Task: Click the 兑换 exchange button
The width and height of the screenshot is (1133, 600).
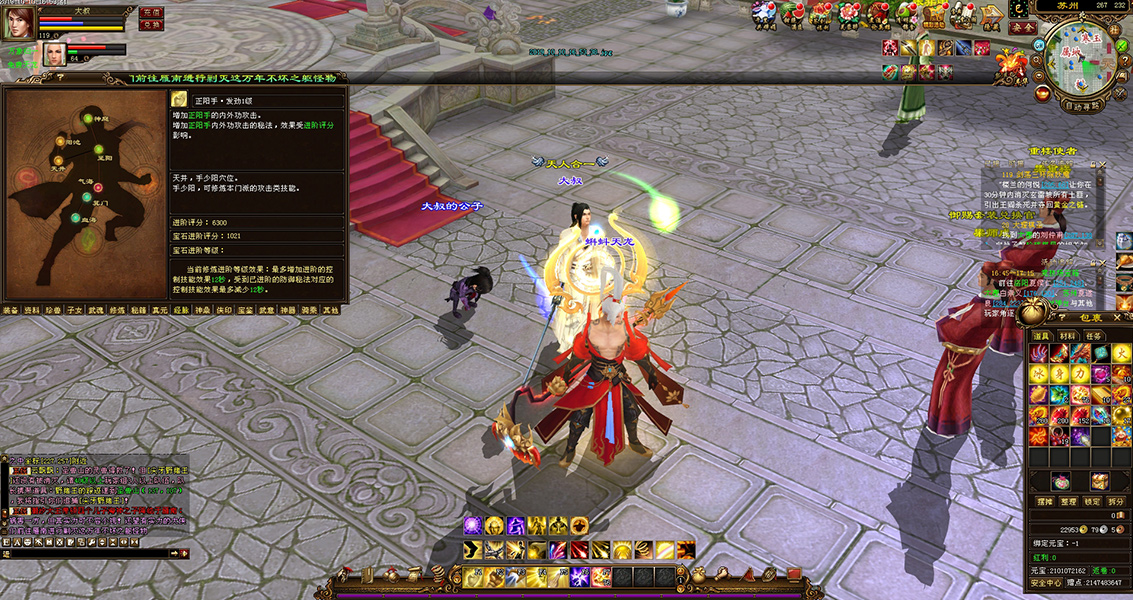Action: pos(151,25)
